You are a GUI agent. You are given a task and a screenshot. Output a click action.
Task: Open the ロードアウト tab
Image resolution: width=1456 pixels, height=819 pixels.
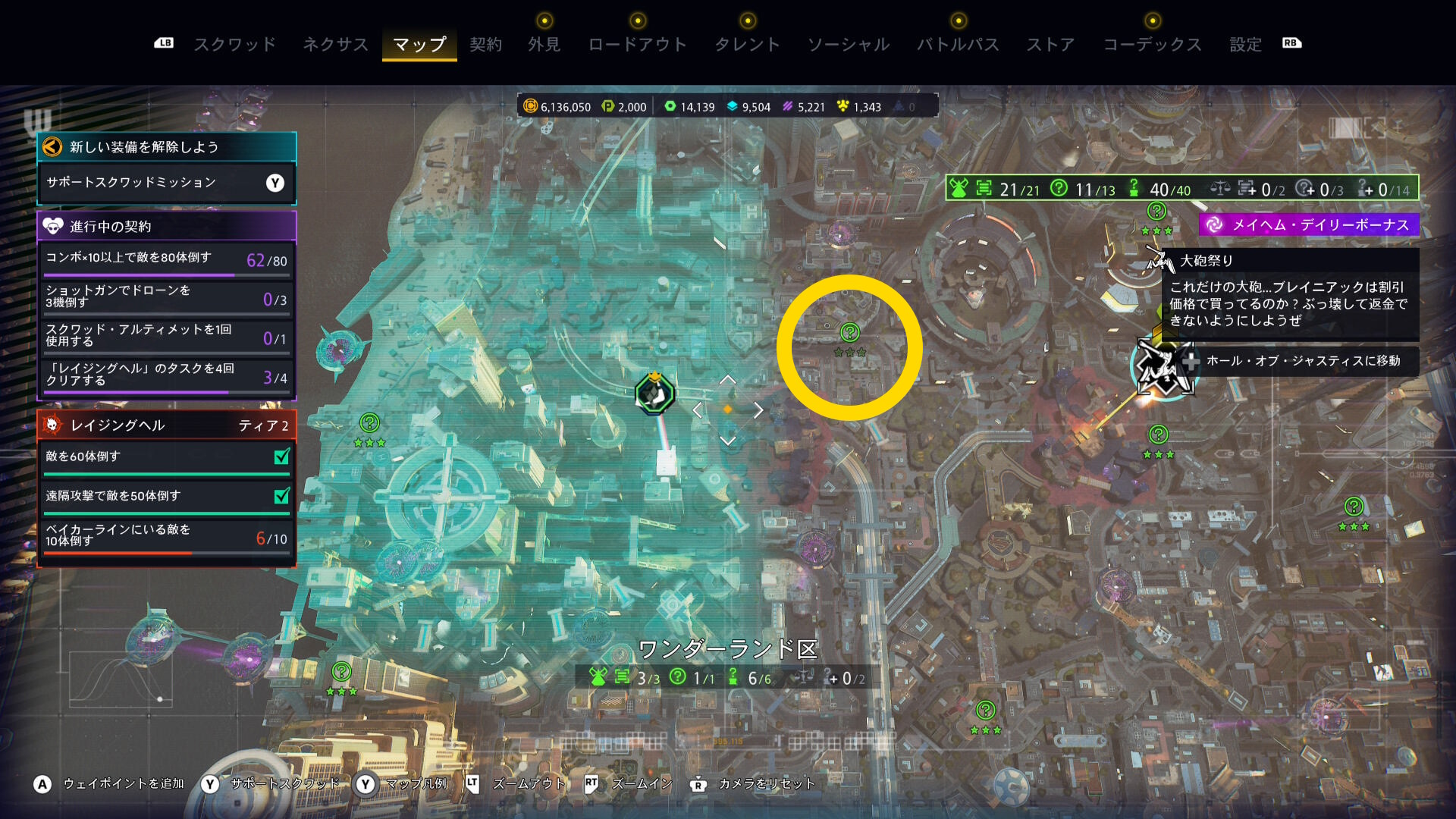[638, 45]
